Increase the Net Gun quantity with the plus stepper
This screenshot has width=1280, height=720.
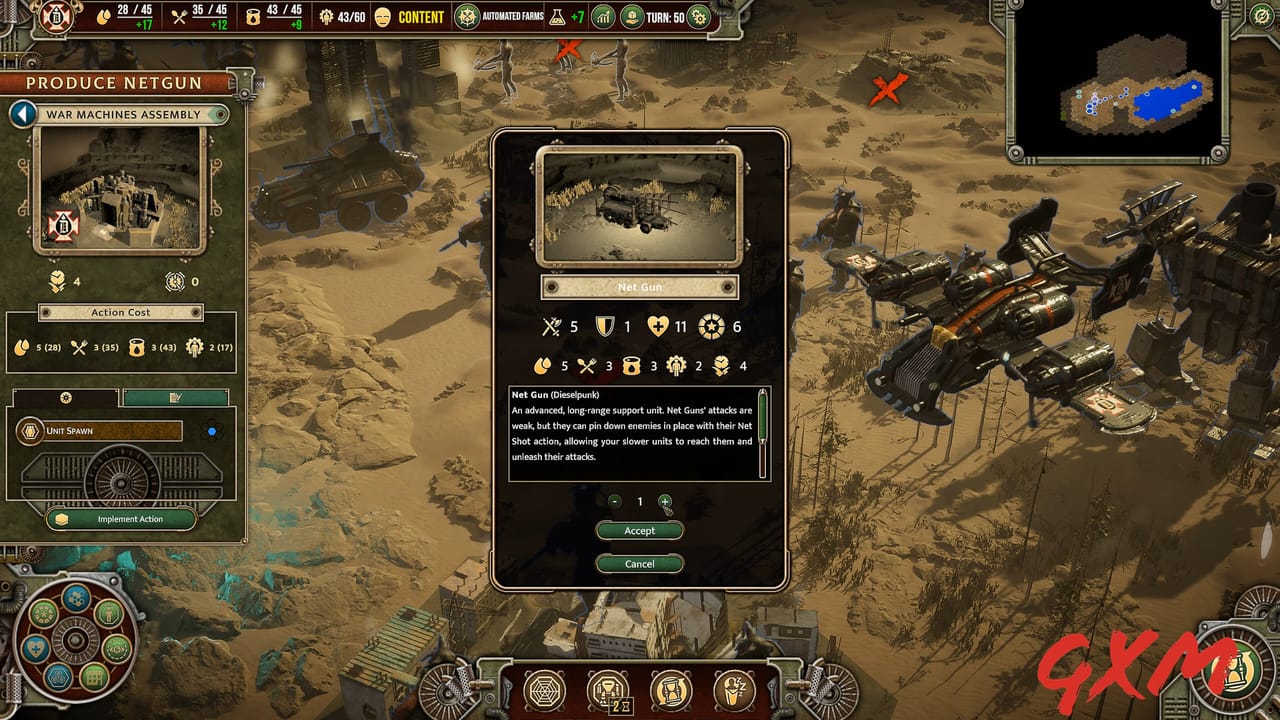pos(666,503)
